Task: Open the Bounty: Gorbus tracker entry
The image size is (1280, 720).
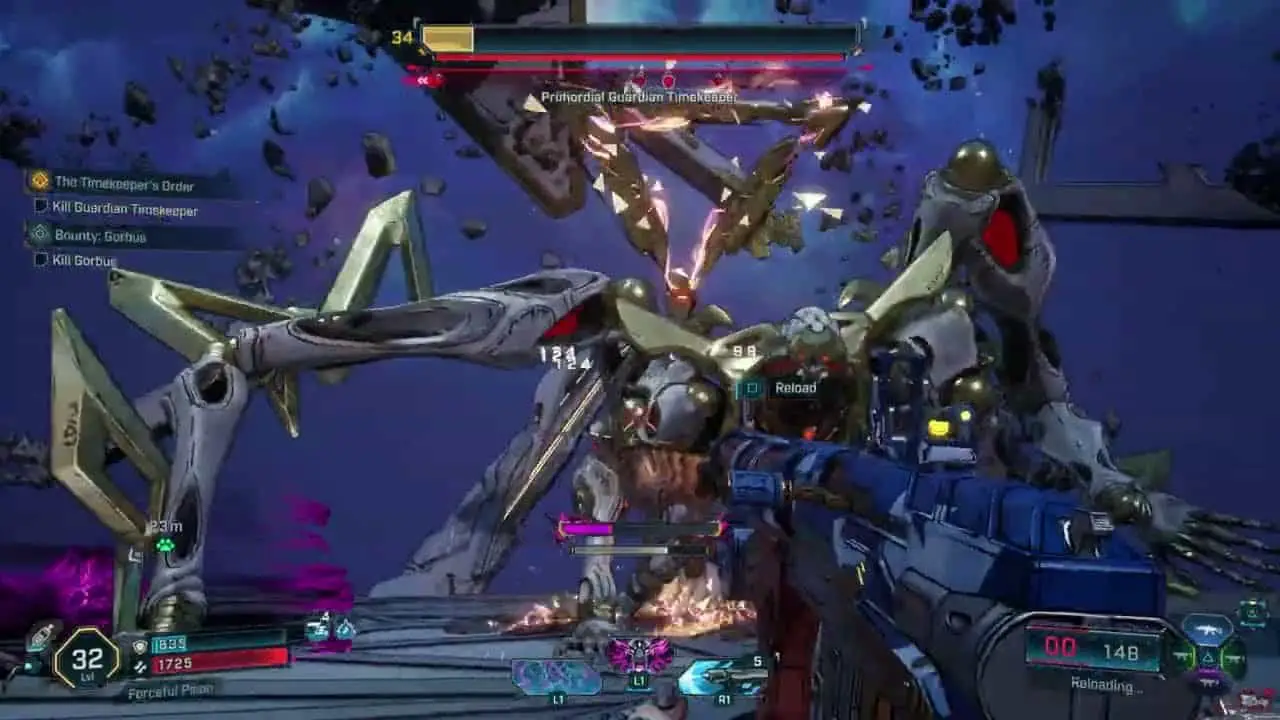Action: pos(100,236)
